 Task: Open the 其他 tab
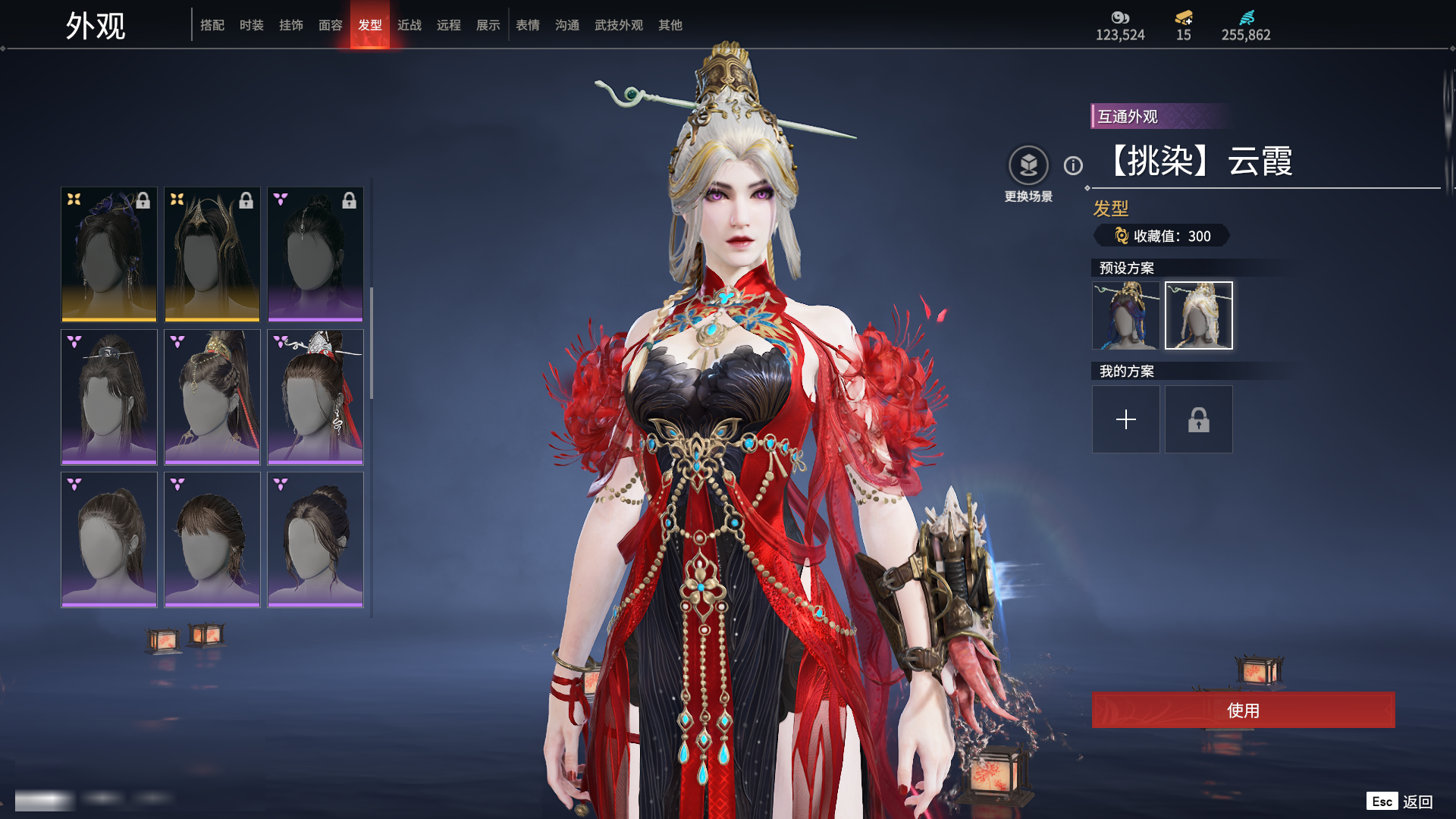670,25
